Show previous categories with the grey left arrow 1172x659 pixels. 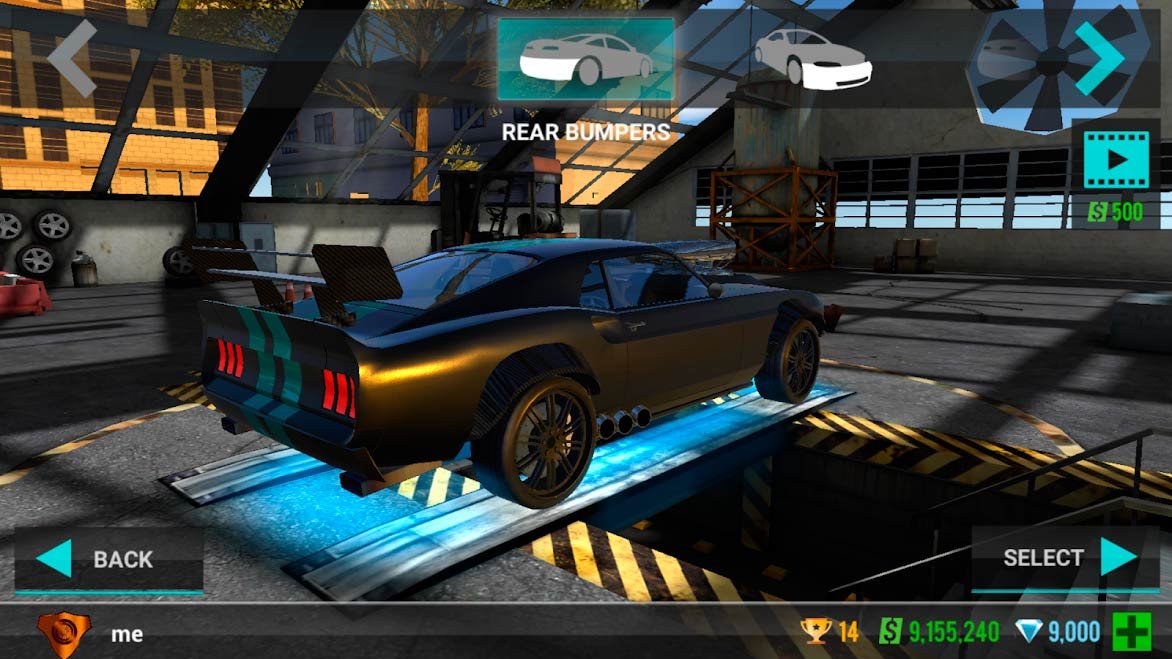(x=72, y=59)
